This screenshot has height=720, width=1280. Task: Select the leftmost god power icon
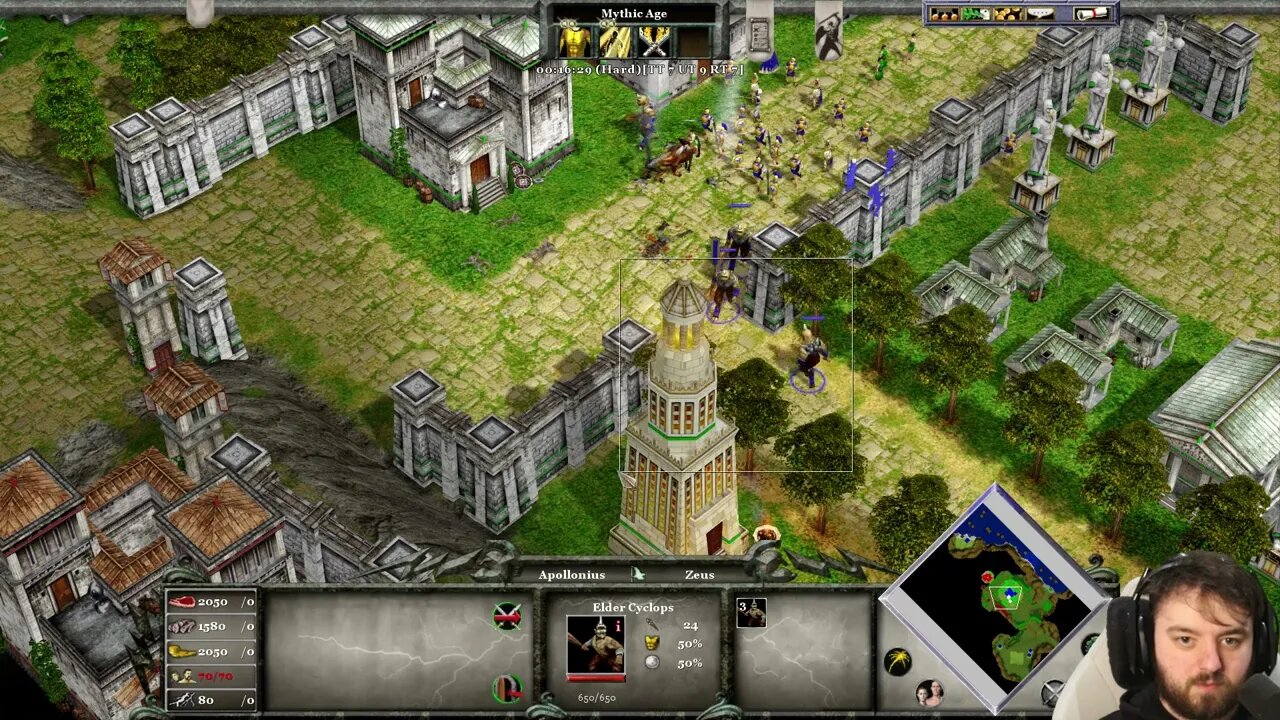(x=575, y=40)
